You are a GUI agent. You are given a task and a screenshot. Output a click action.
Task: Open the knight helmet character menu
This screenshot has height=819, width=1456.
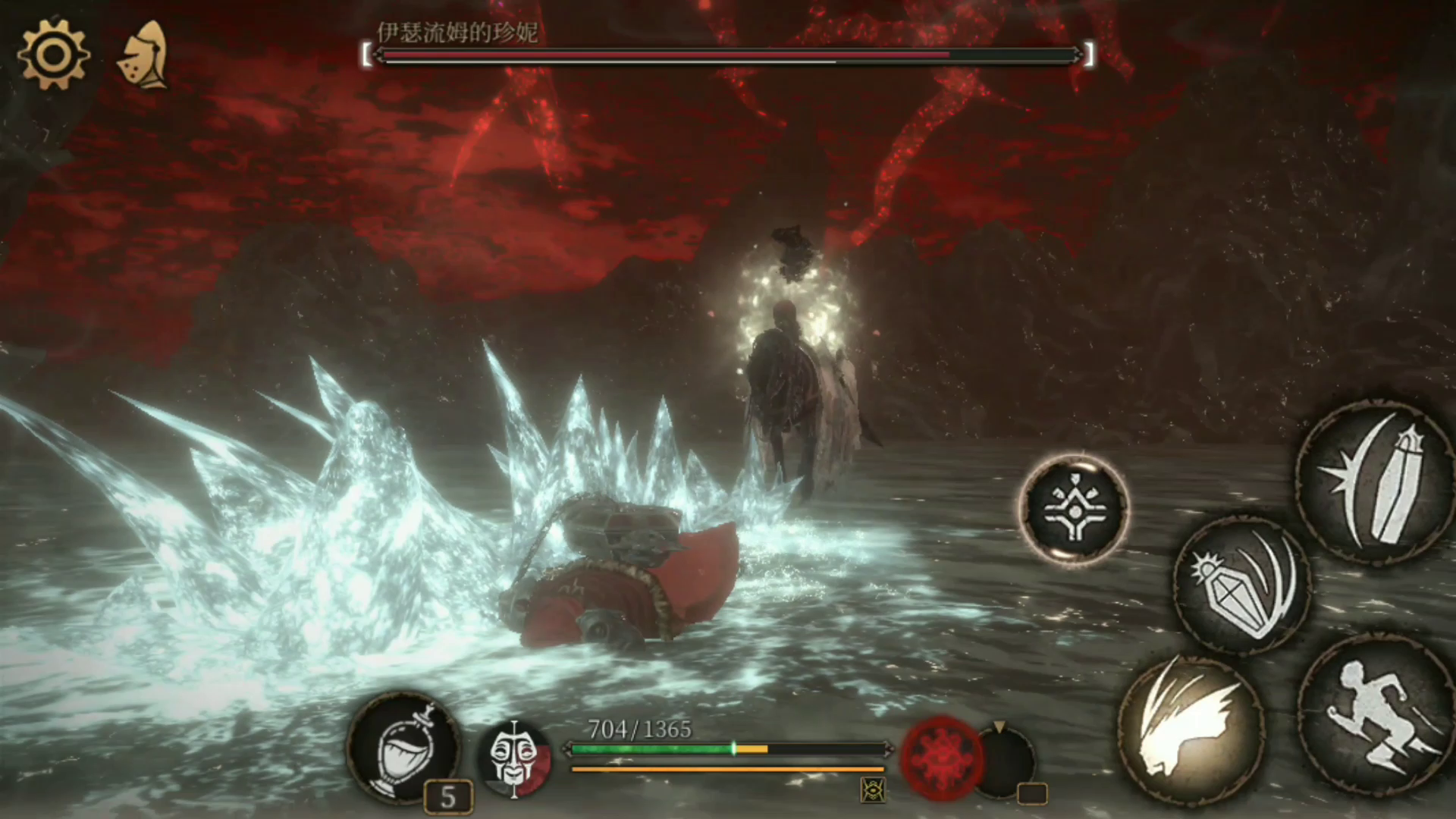point(144,56)
